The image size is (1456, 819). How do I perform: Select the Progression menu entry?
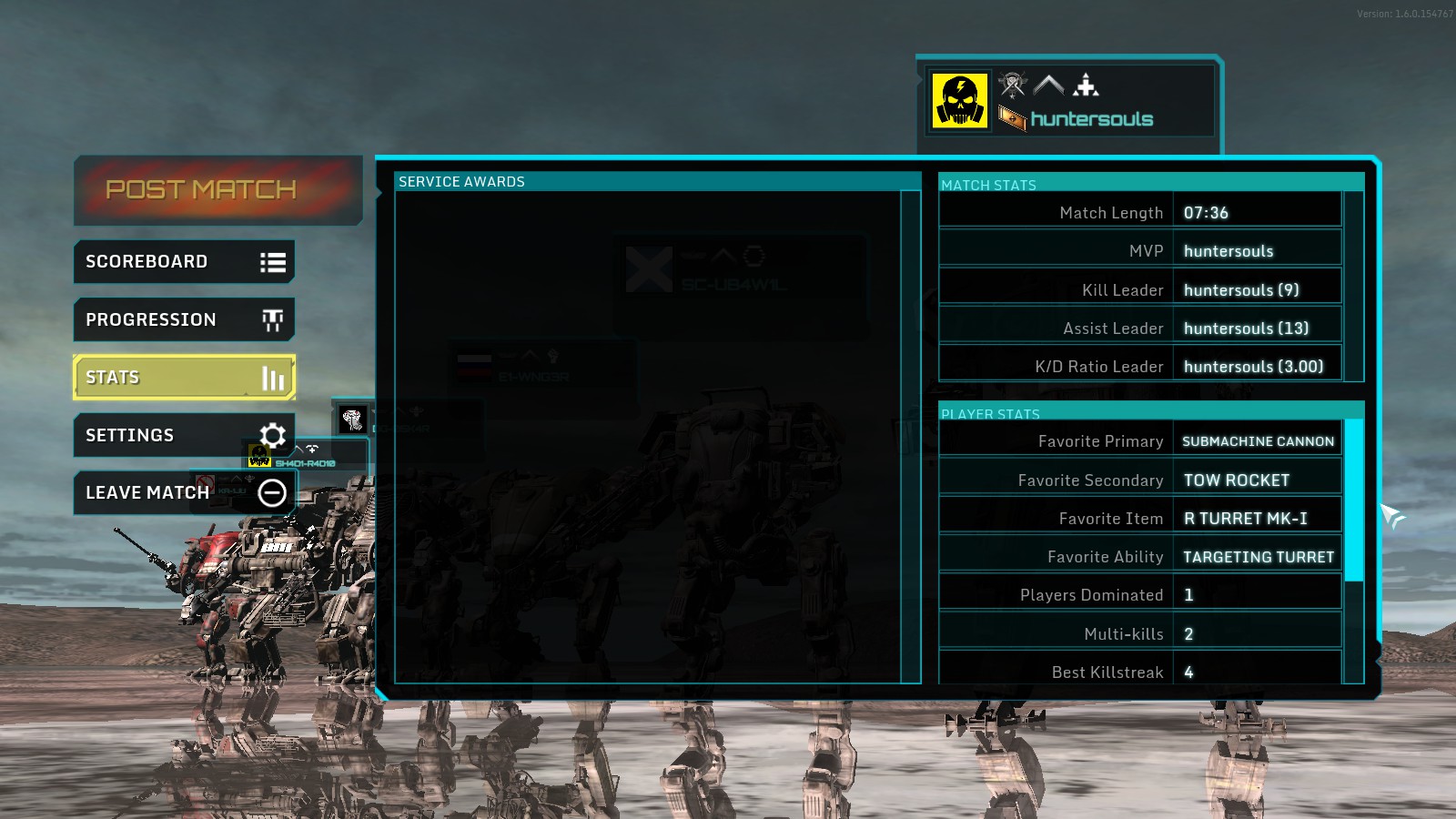point(151,319)
